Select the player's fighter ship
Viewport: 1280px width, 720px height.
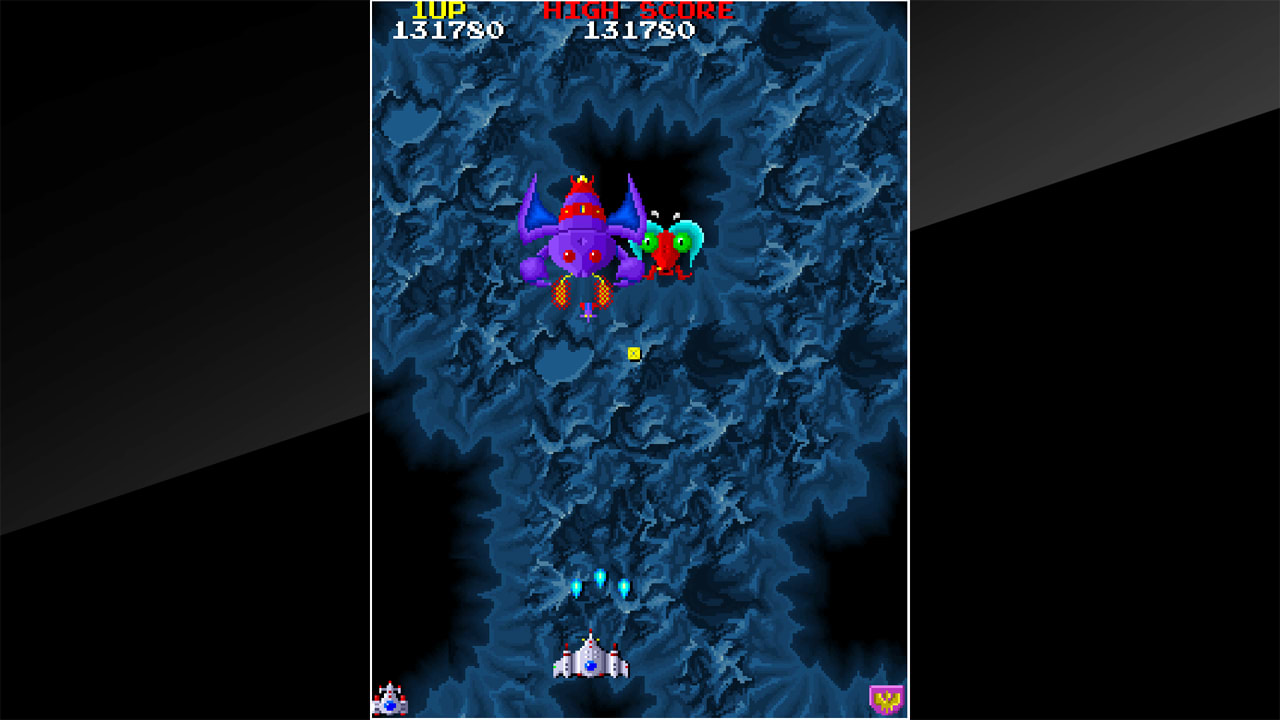pyautogui.click(x=591, y=660)
